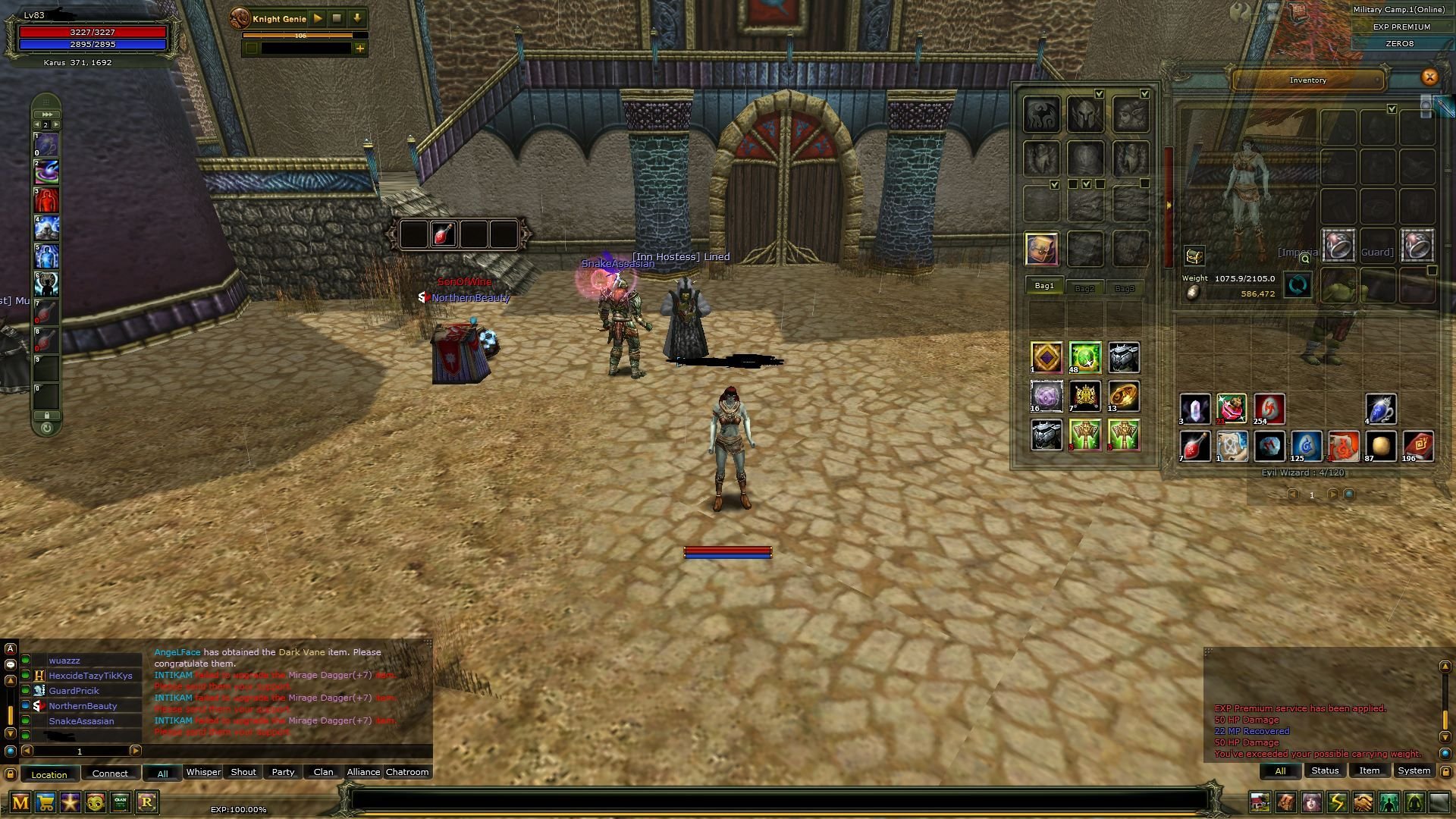Refresh the inventory with the cycle arrows button

(1298, 286)
